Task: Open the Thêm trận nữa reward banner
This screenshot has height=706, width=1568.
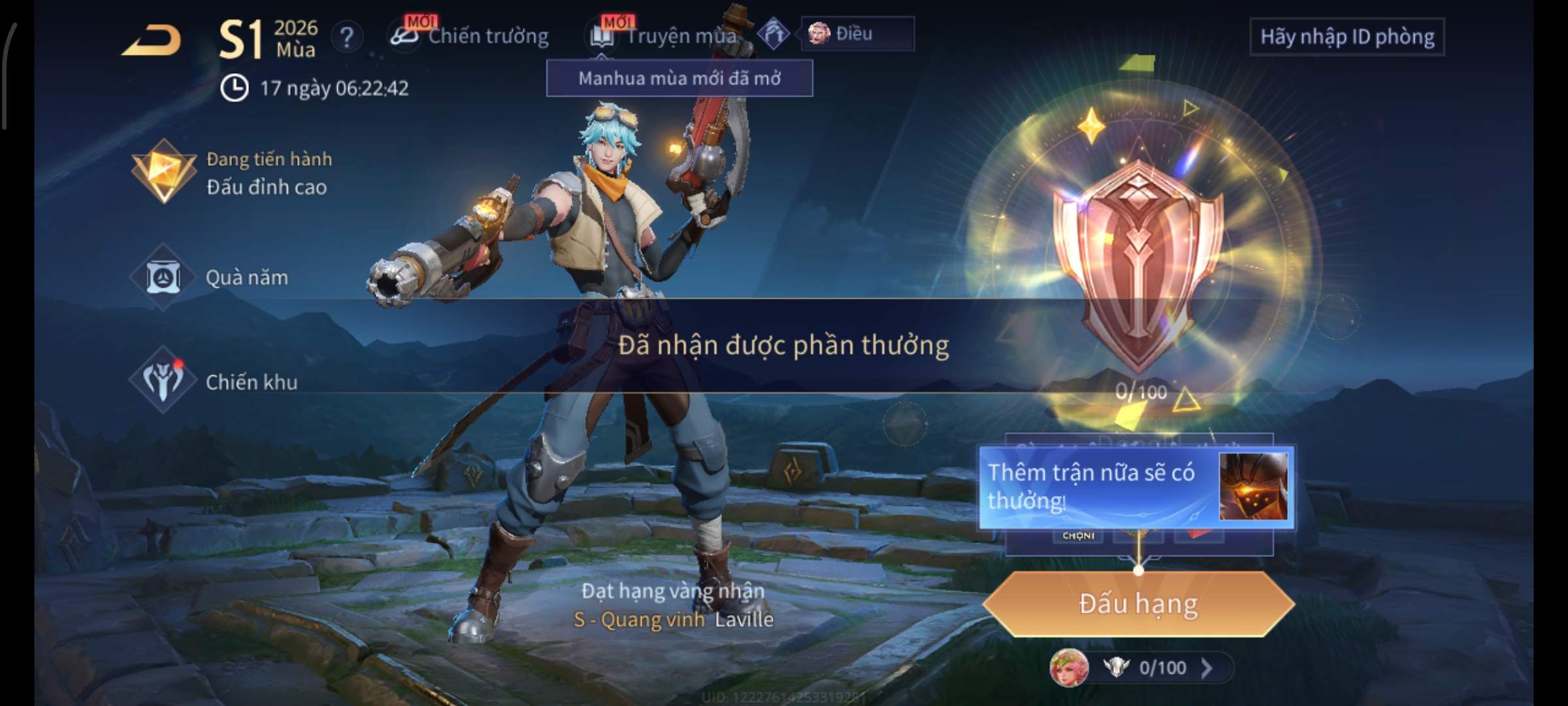Action: point(1137,487)
